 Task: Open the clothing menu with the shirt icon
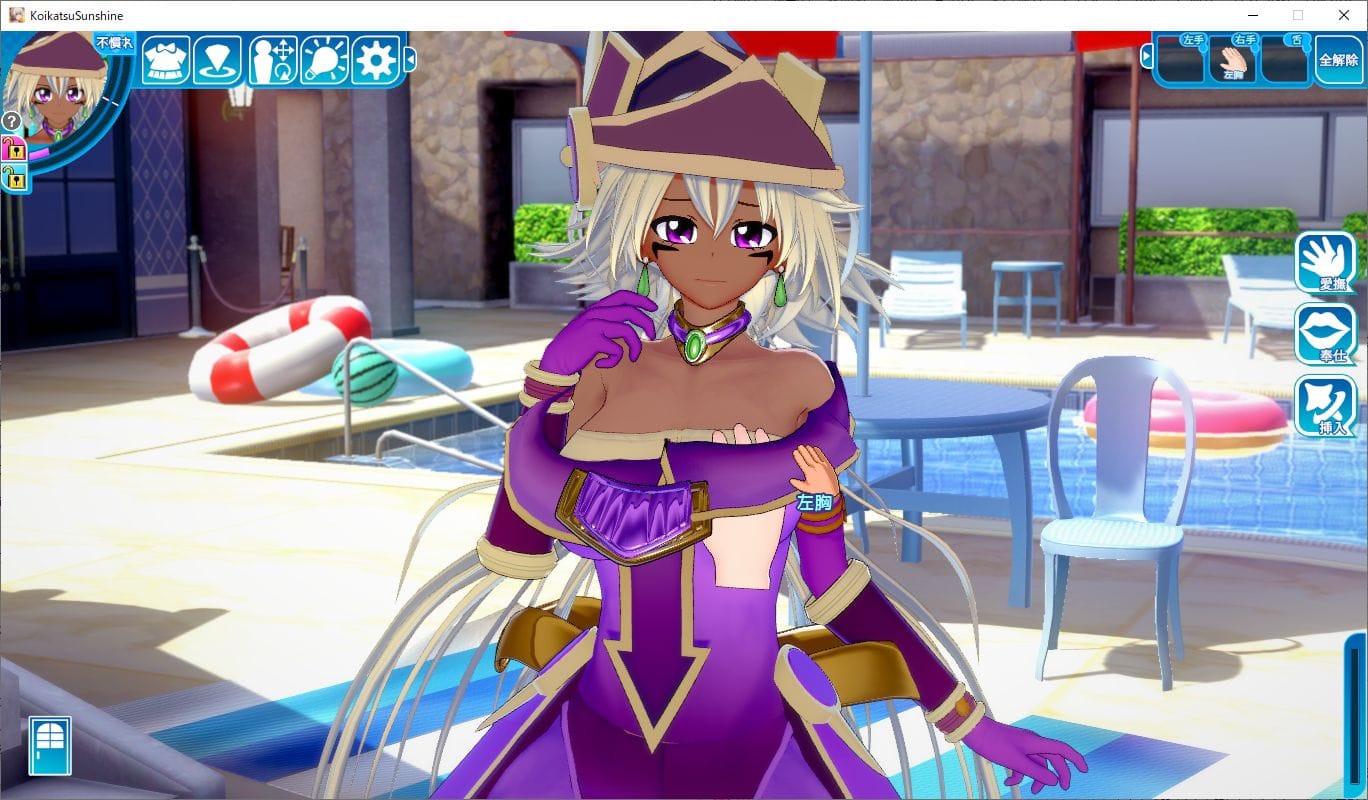[x=166, y=60]
